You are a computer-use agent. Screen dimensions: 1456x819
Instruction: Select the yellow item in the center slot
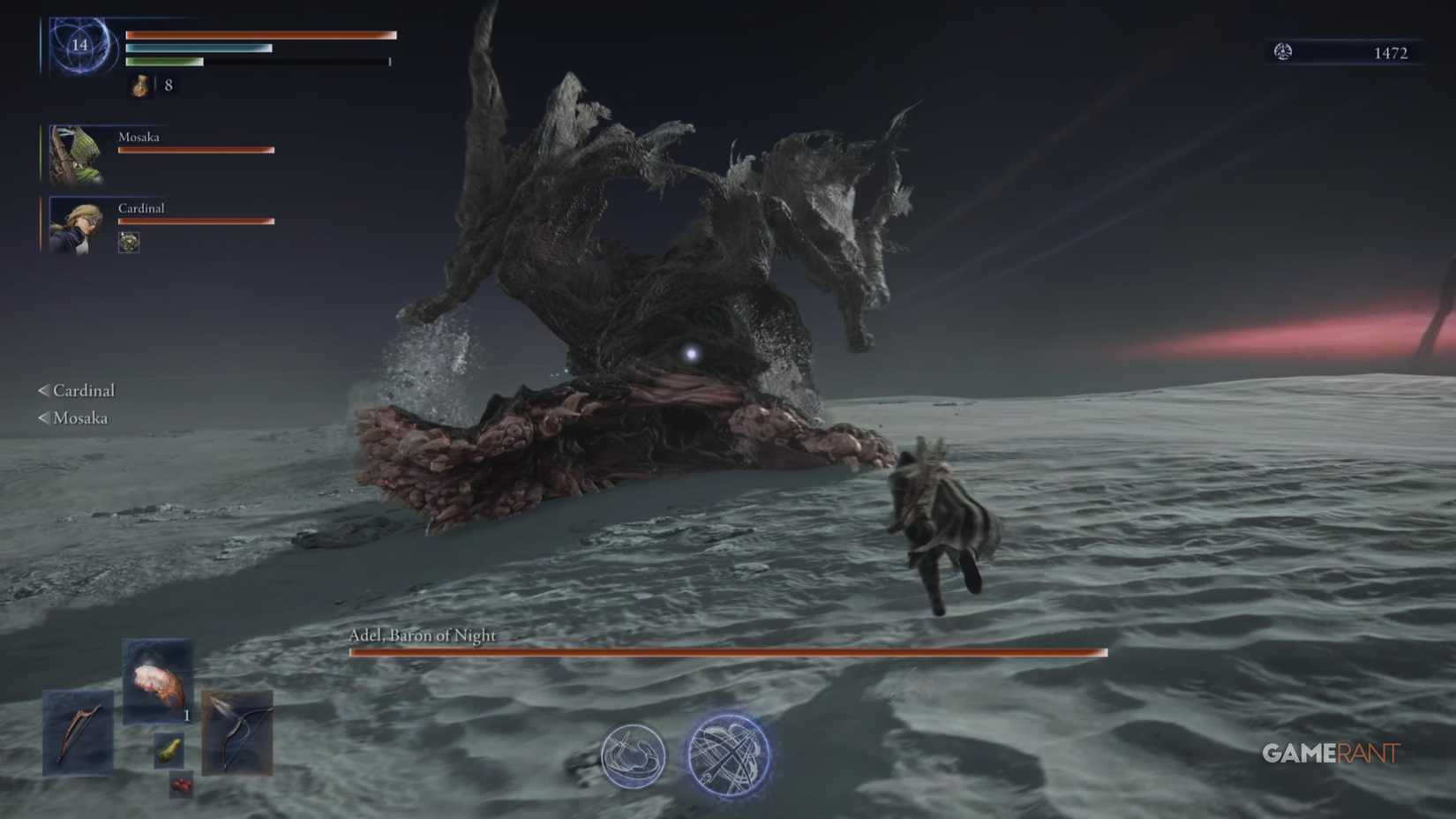pos(169,749)
